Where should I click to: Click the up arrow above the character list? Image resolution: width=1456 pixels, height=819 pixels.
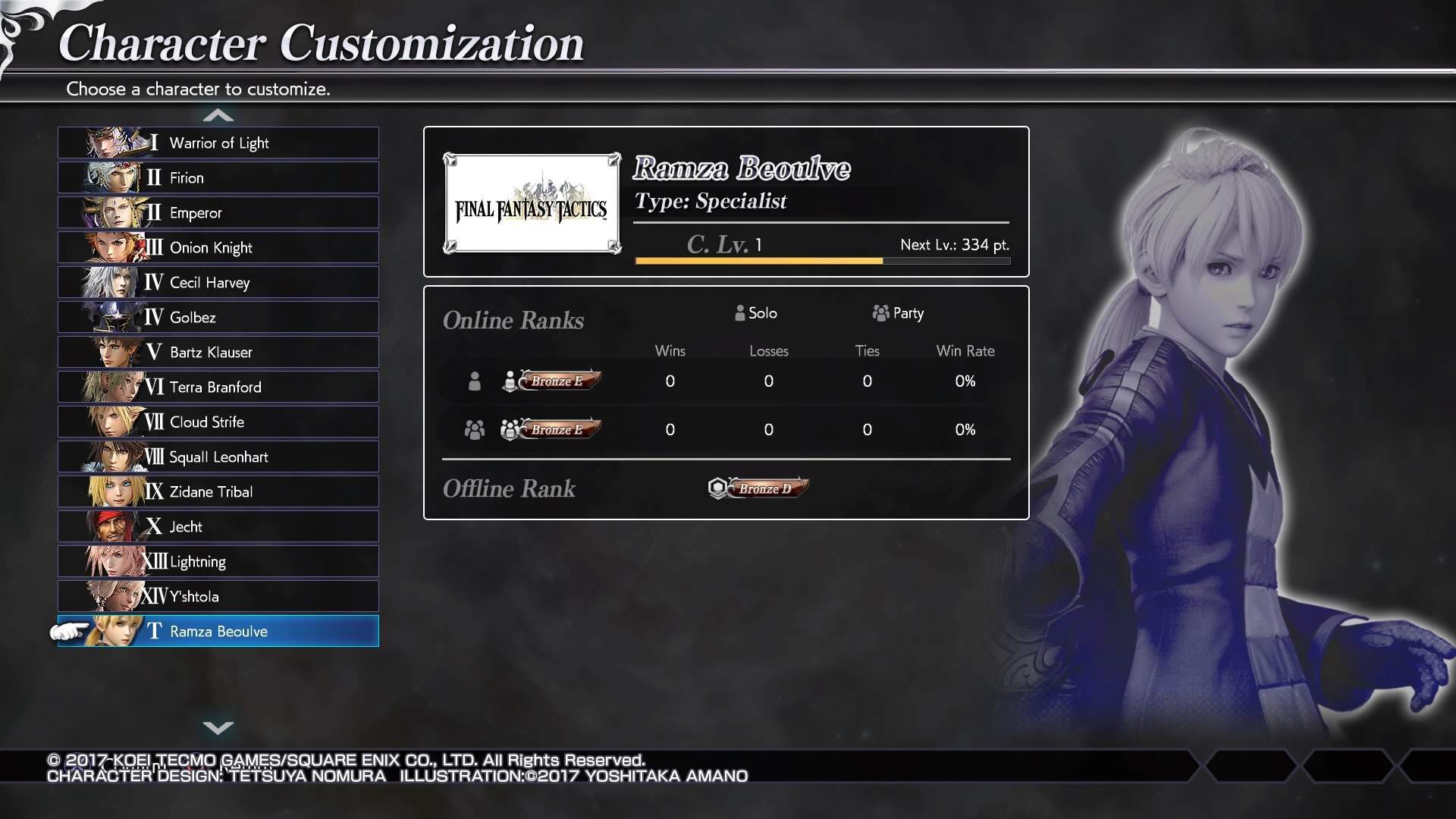pos(218,115)
